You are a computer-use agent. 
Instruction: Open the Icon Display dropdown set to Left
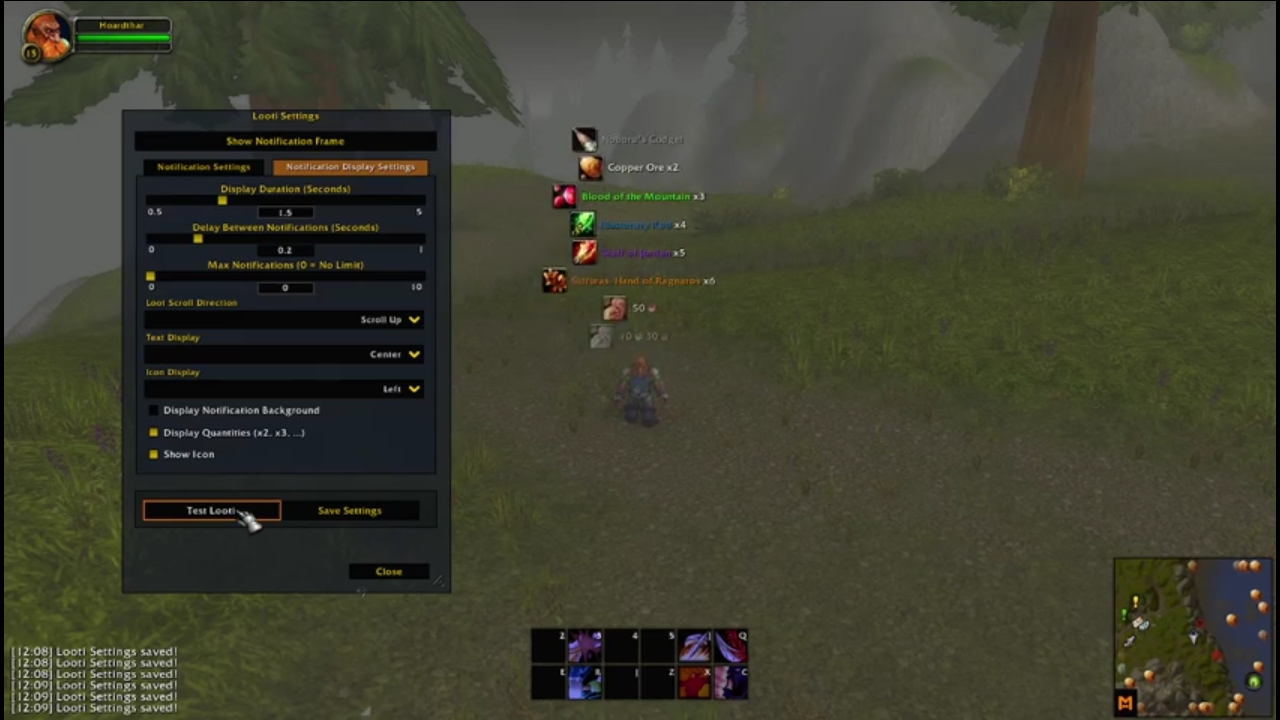click(399, 388)
